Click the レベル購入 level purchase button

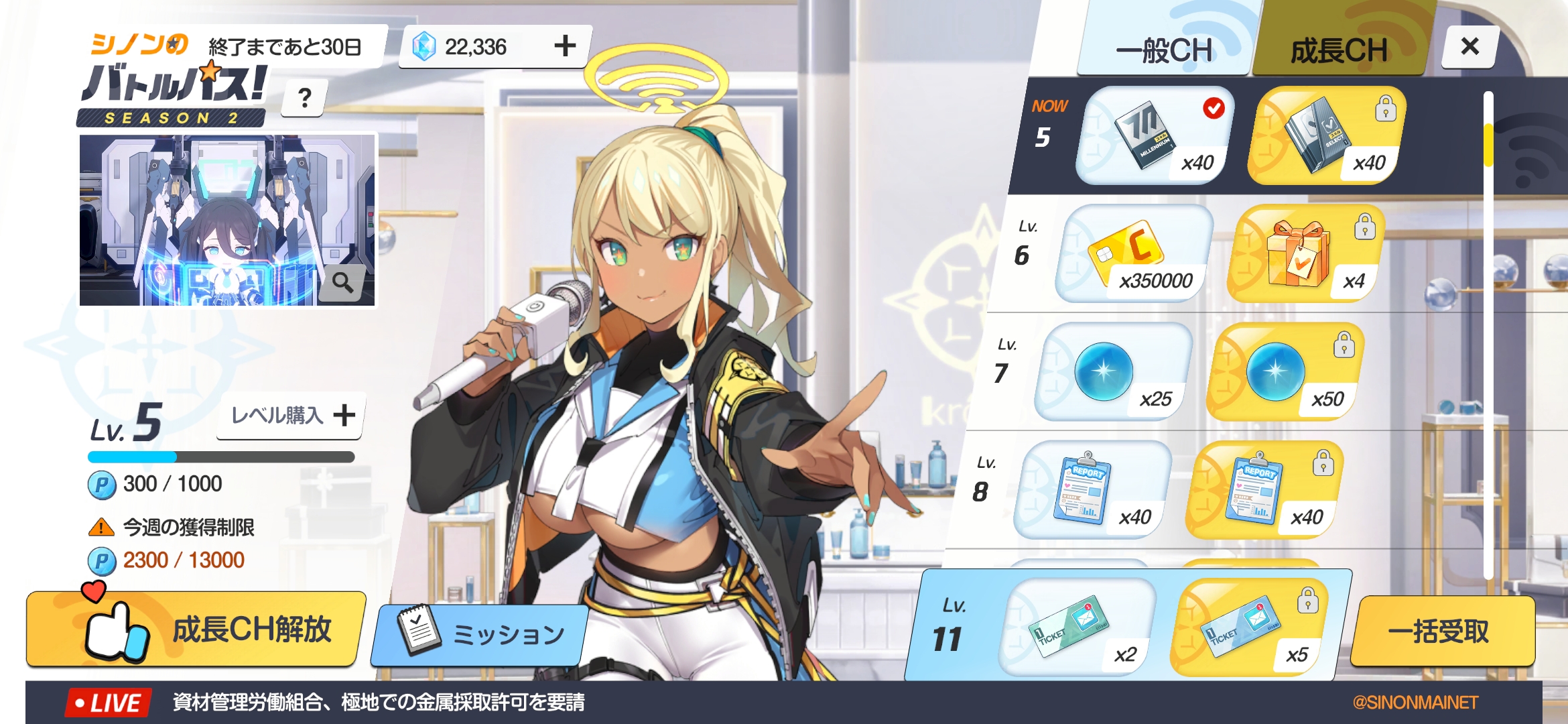pos(291,416)
